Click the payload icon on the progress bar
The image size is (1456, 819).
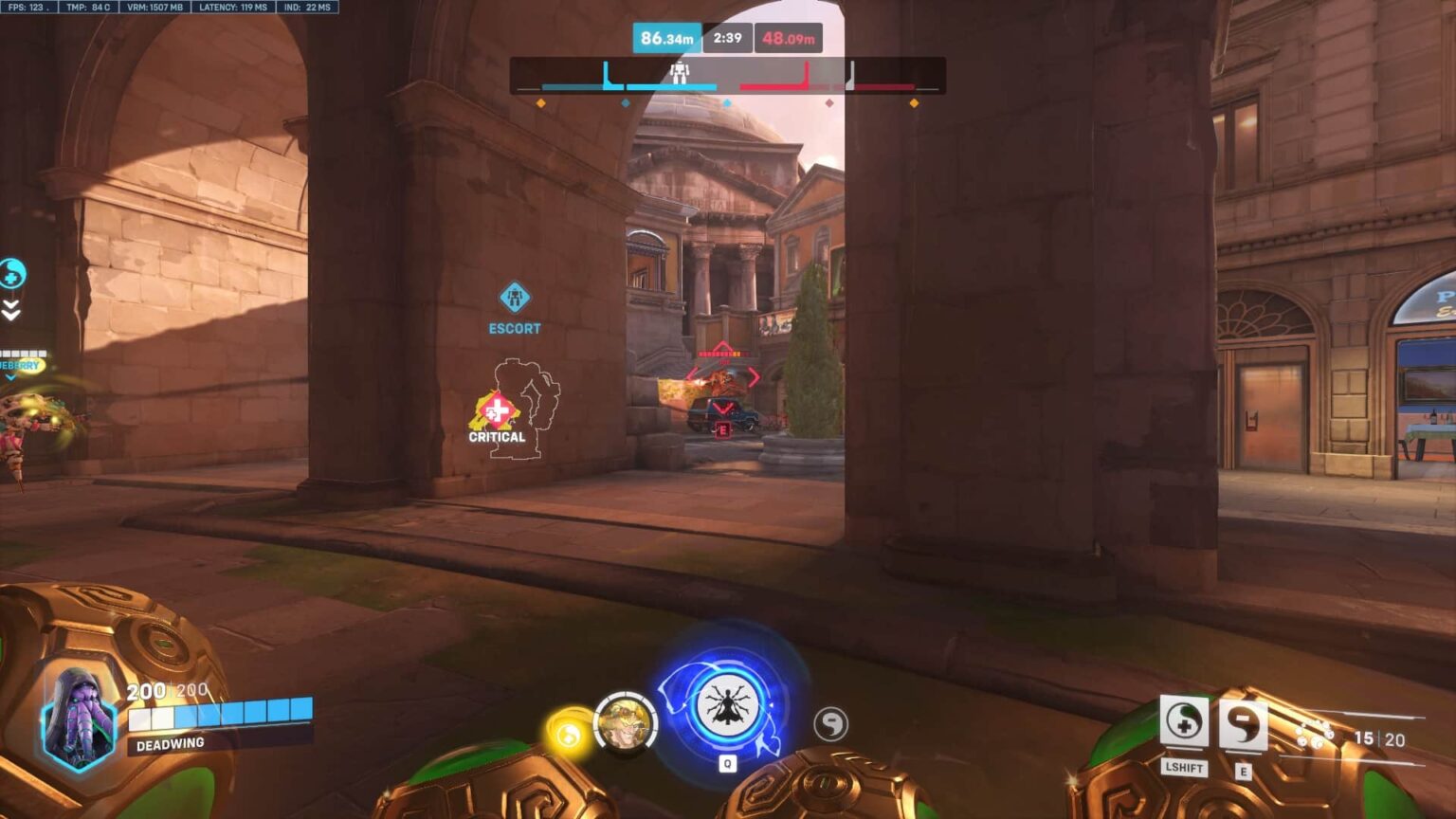(679, 71)
